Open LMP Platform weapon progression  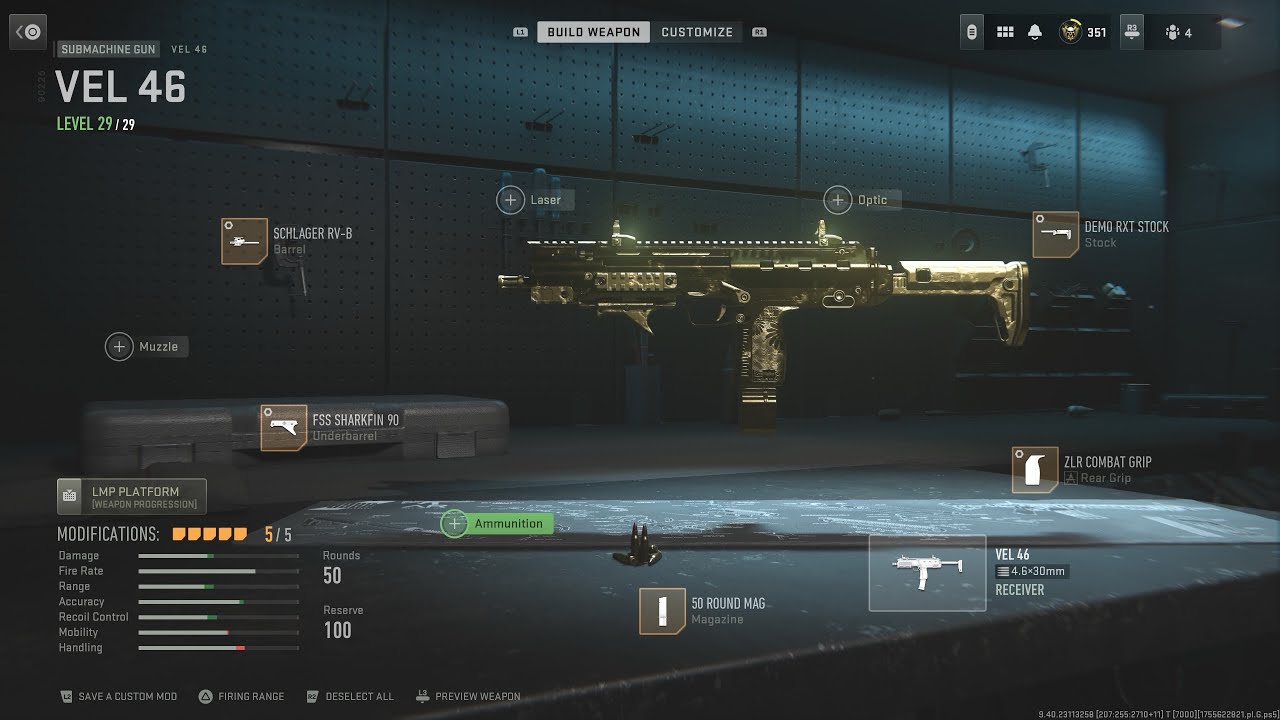coord(132,497)
